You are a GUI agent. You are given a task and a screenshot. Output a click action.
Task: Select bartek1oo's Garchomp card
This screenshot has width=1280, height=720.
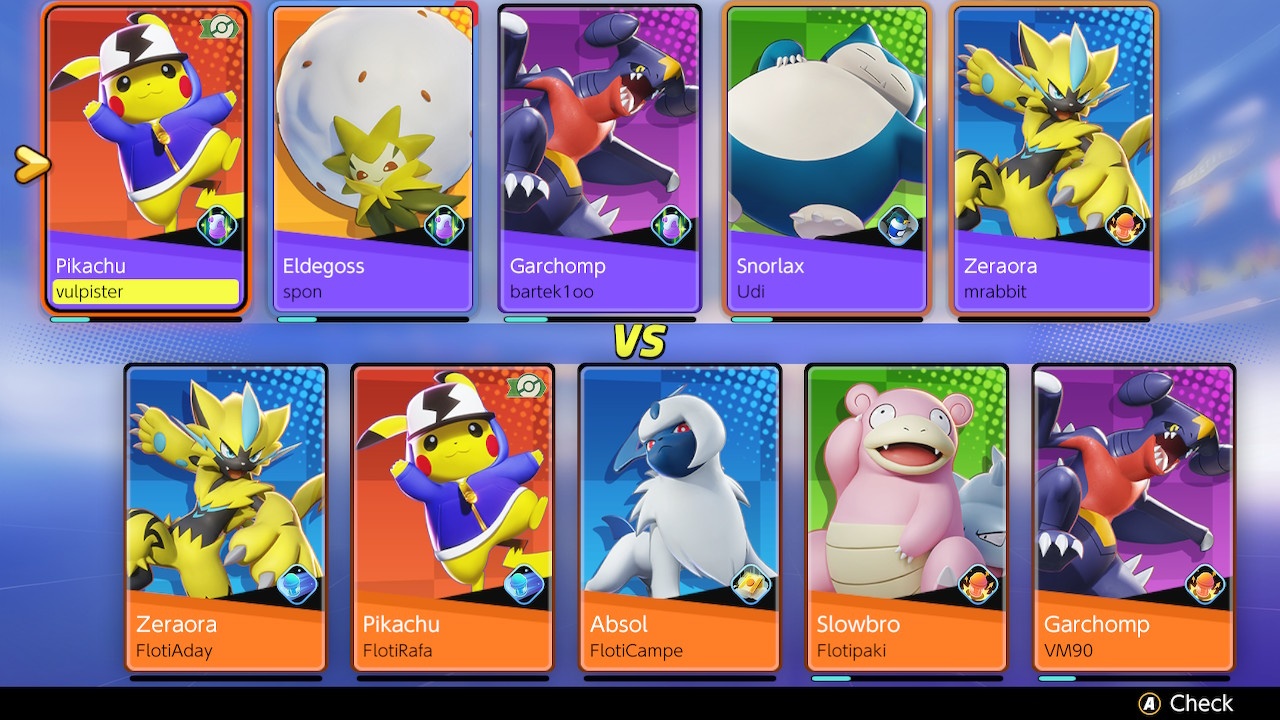click(599, 160)
